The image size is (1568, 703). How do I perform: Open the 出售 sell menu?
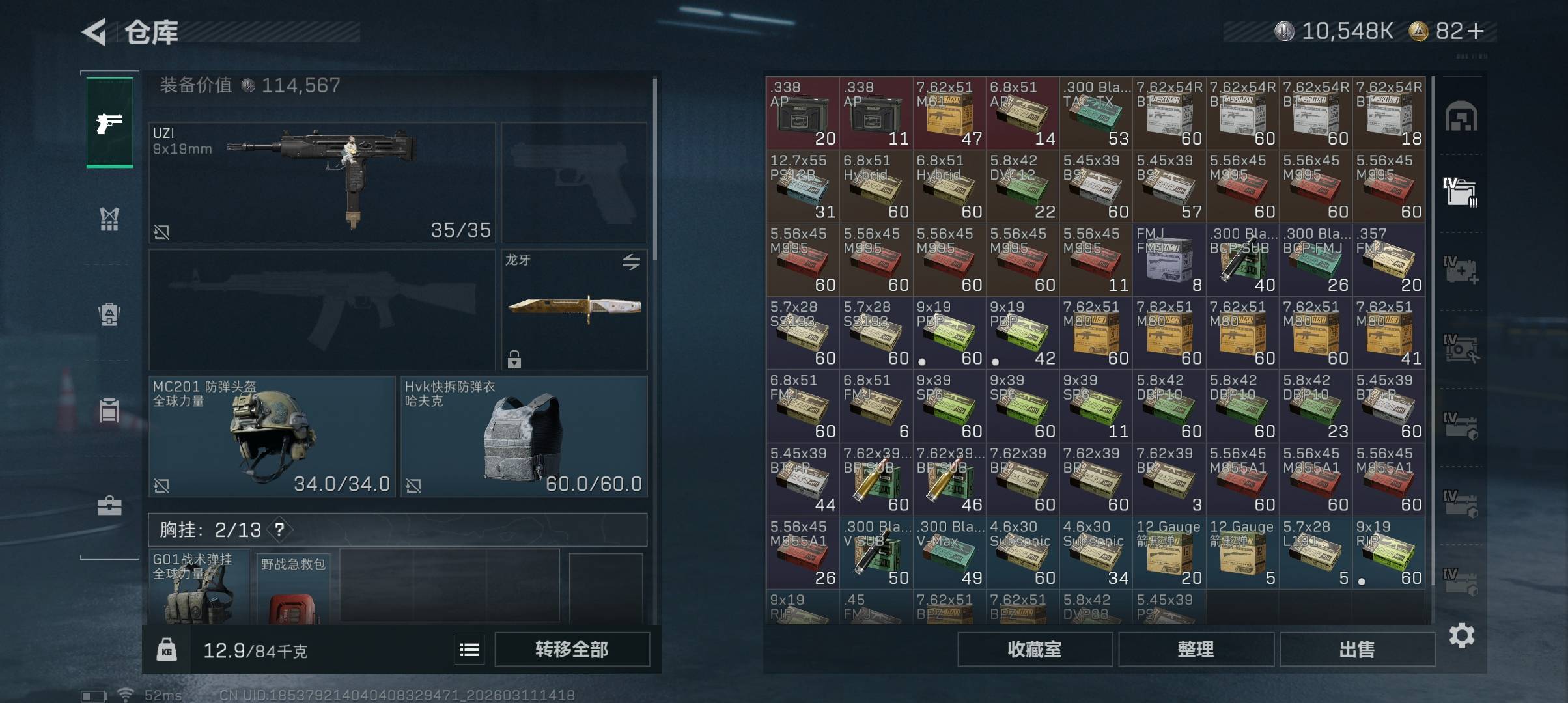point(1357,649)
